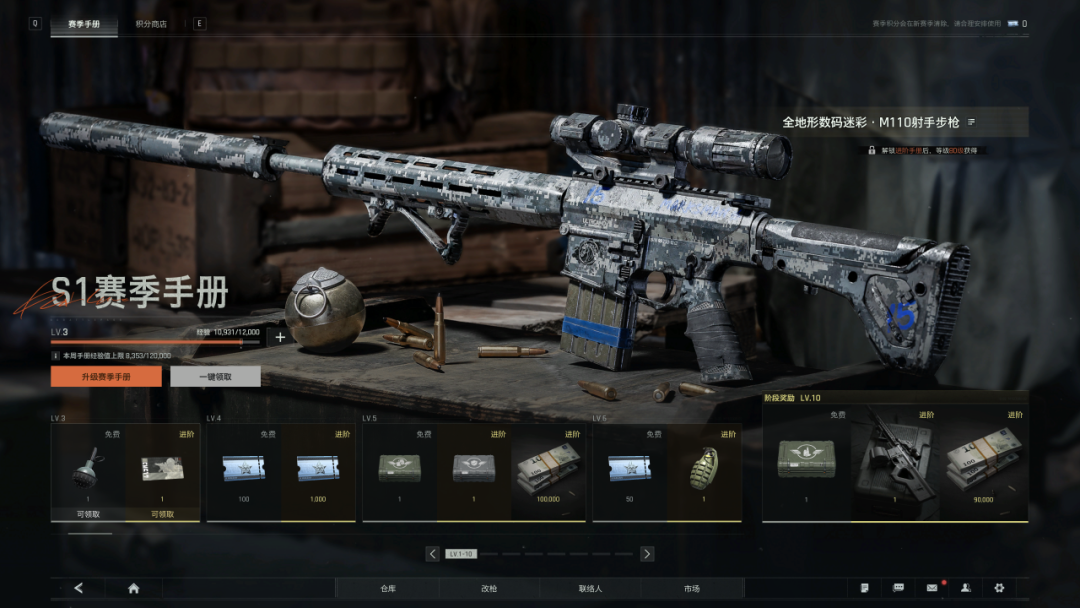Claim the LV.3 free mace reward
The image size is (1080, 608).
coord(88,471)
